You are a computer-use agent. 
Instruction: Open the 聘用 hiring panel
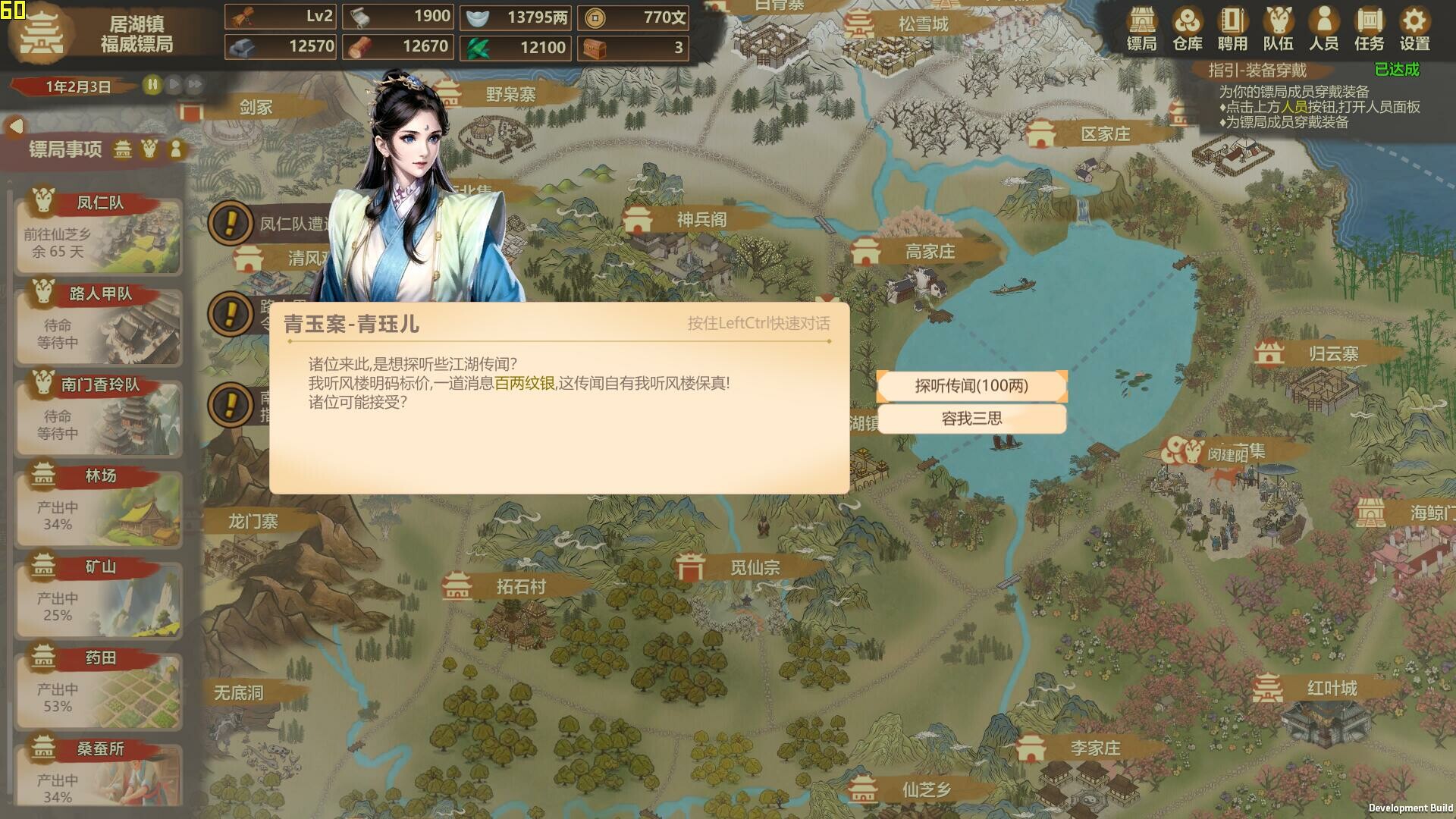(x=1232, y=29)
